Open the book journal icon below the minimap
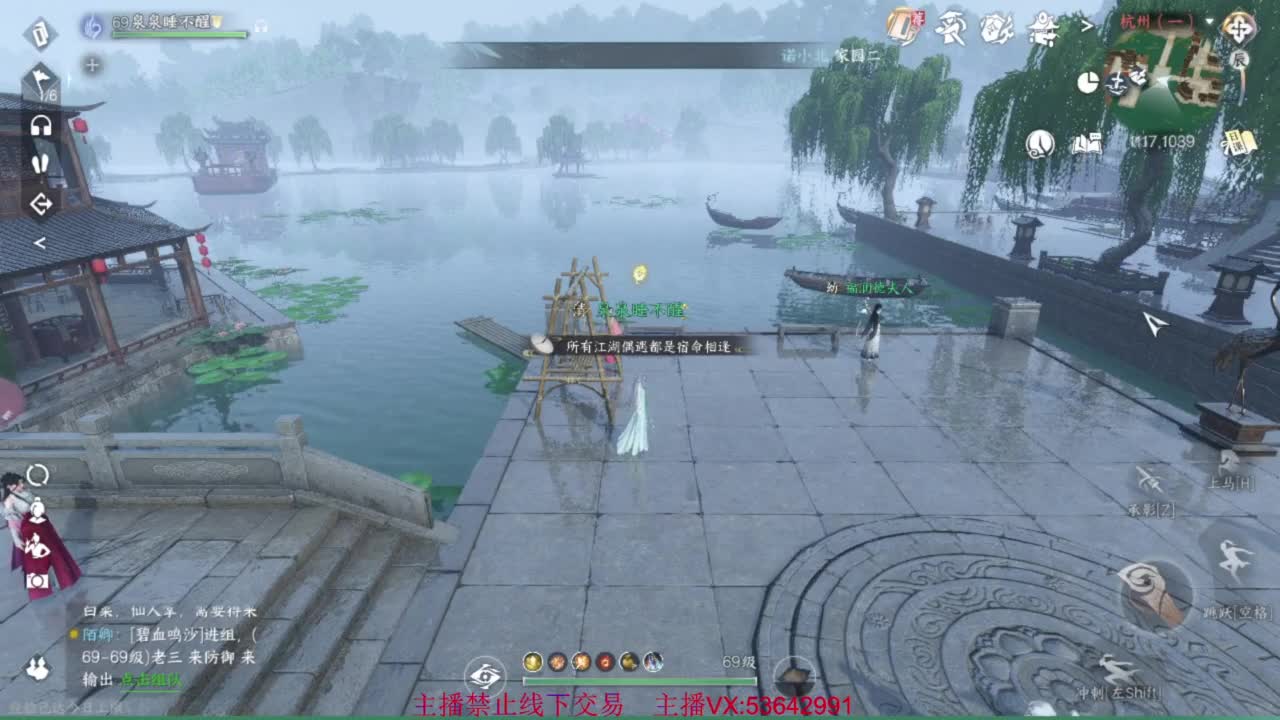The width and height of the screenshot is (1280, 720). (x=1085, y=143)
